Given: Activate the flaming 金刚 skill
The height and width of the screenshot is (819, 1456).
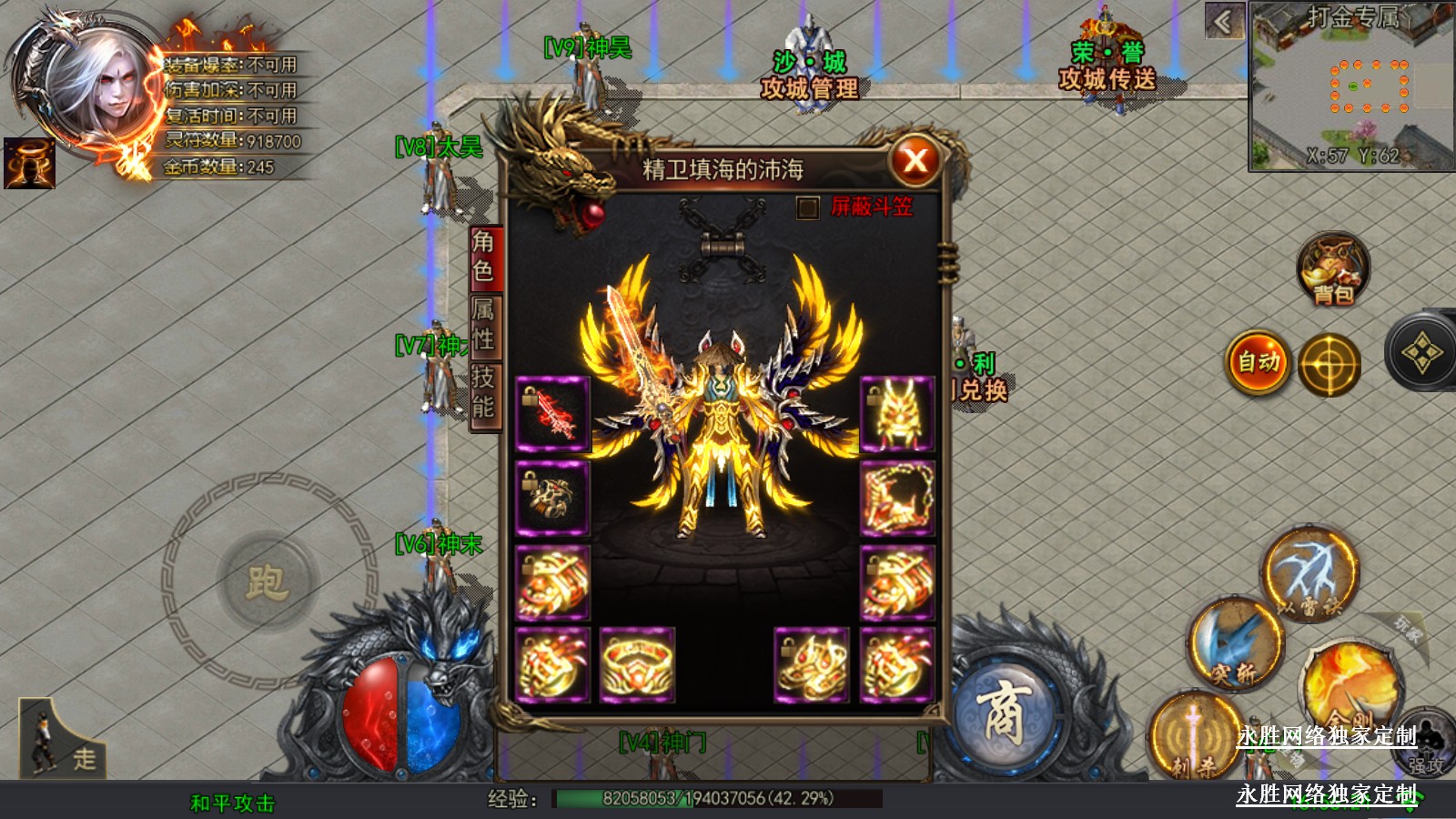Looking at the screenshot, I should [1350, 687].
